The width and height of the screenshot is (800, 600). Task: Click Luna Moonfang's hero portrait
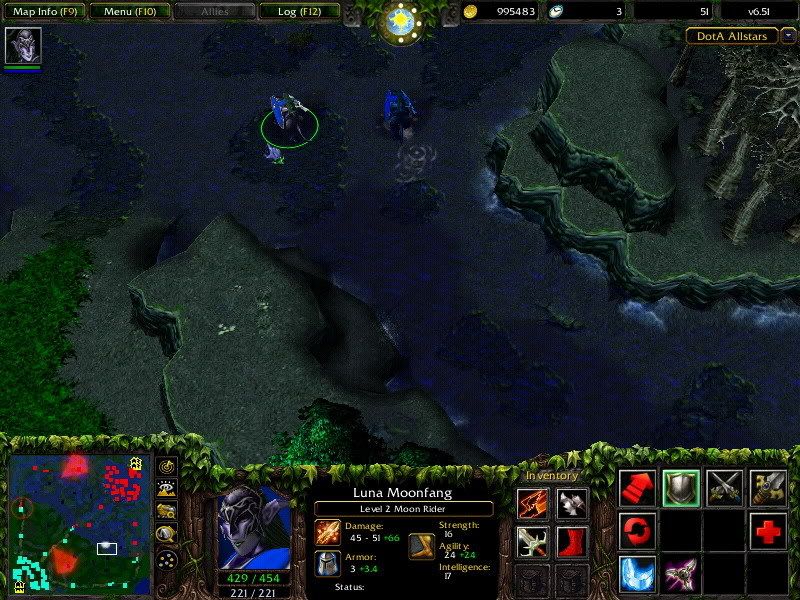(254, 527)
